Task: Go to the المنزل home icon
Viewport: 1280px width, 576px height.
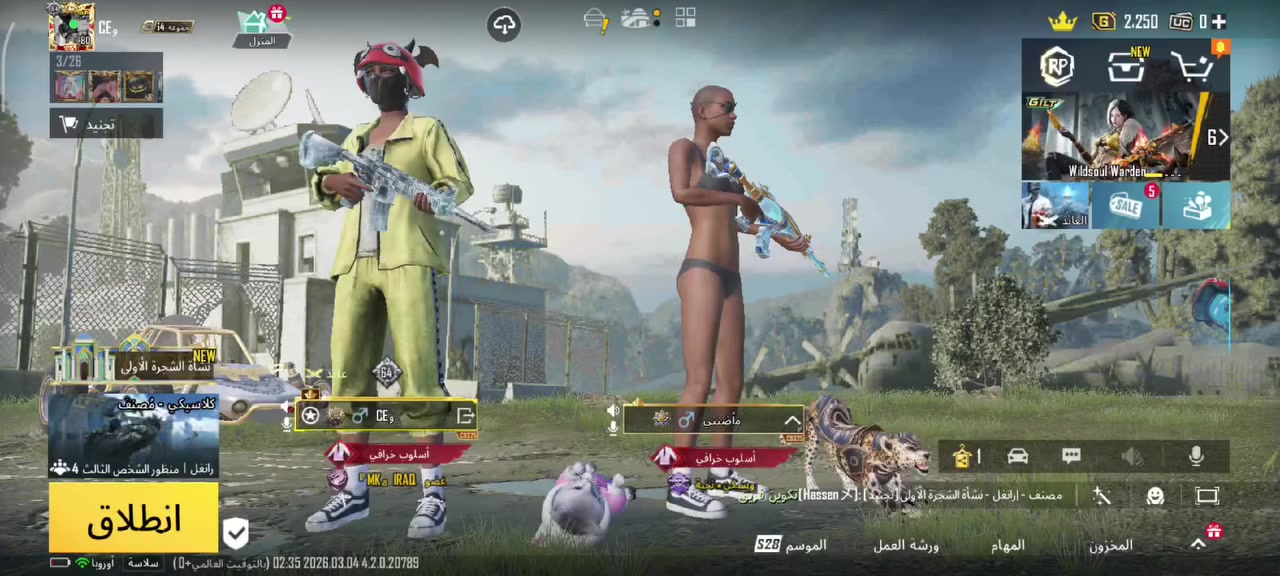Action: (261, 27)
